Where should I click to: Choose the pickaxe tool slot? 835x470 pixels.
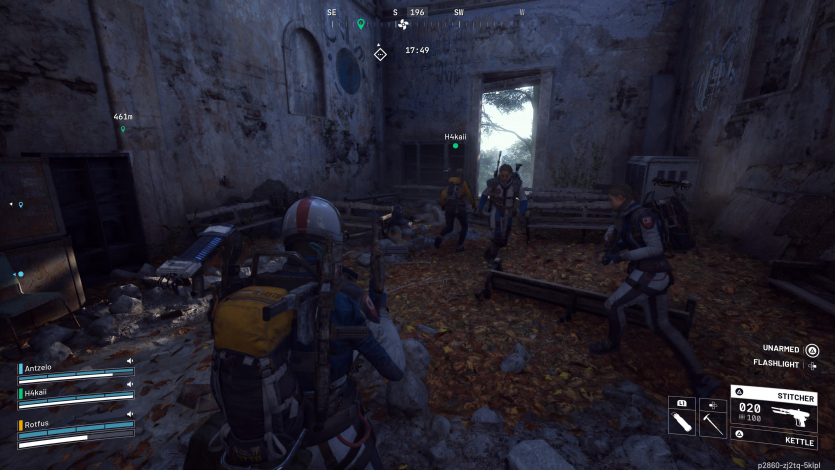point(713,422)
